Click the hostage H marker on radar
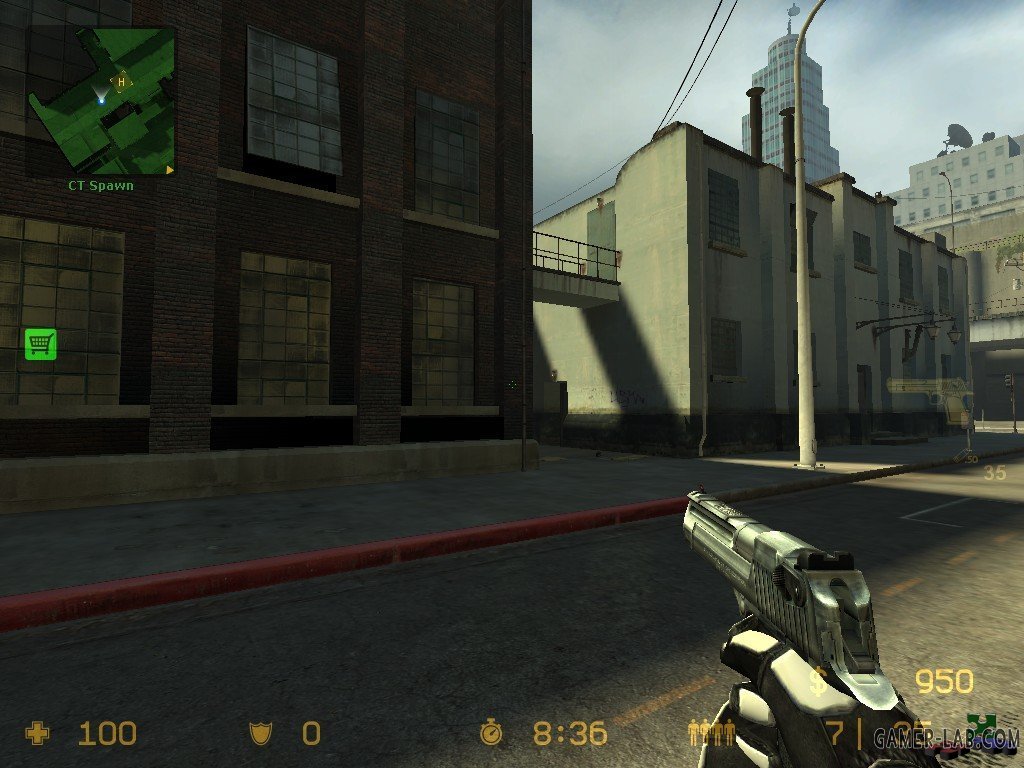 [x=121, y=82]
